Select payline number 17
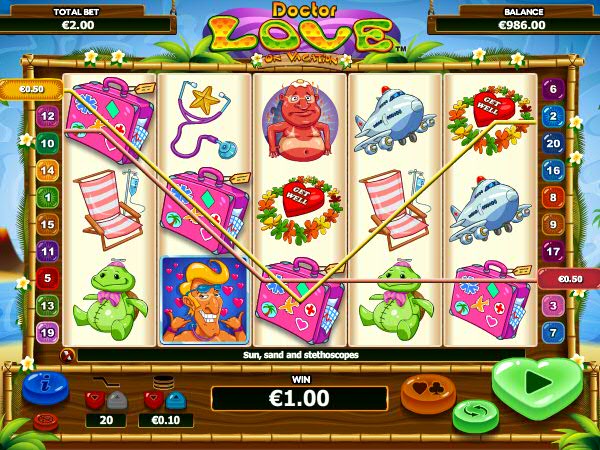The image size is (600, 450). tap(553, 251)
